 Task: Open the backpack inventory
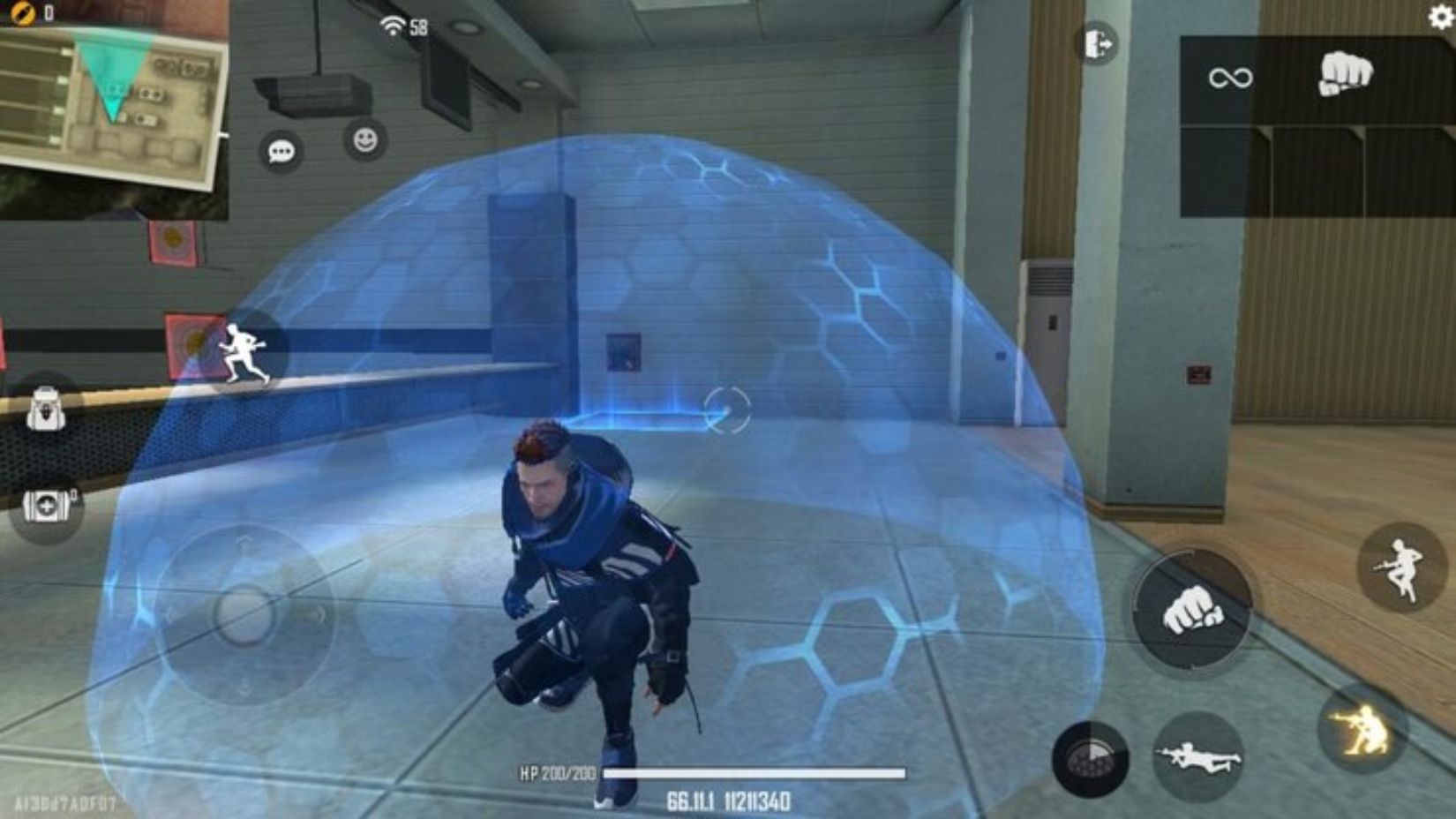45,410
